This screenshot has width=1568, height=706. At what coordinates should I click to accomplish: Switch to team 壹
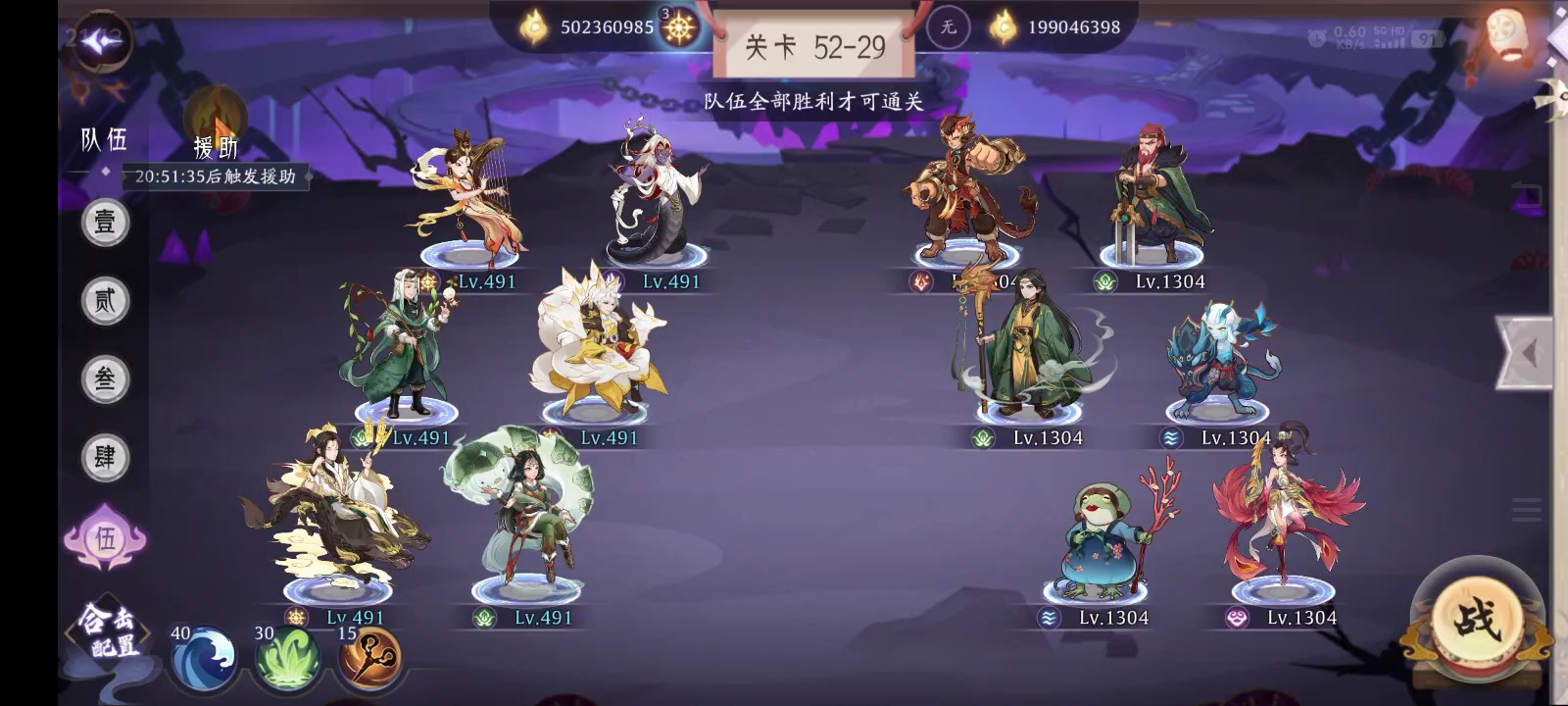click(x=105, y=223)
